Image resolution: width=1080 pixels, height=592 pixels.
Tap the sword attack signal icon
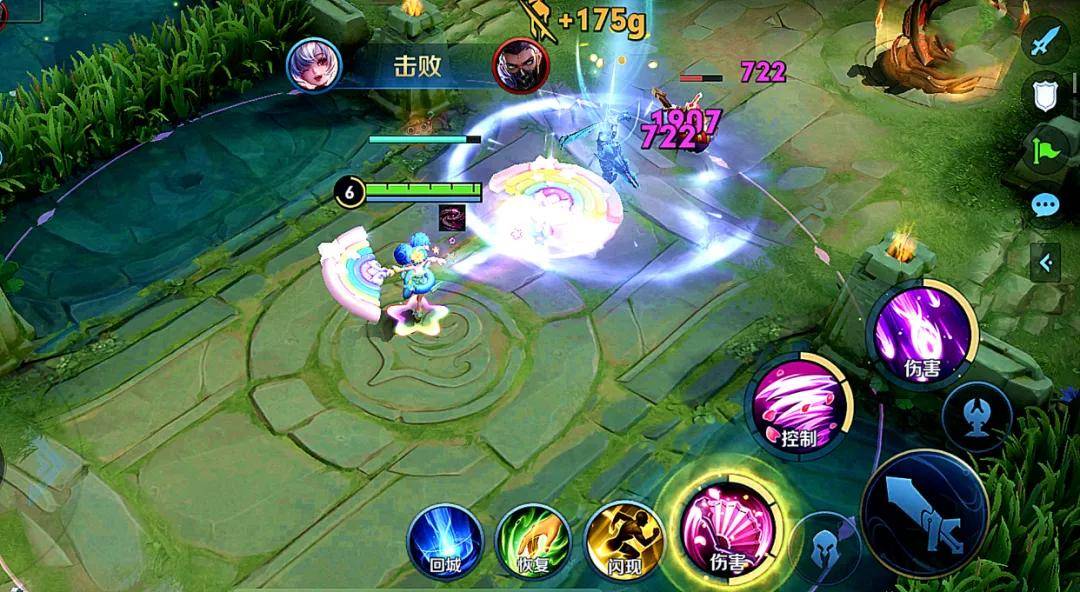click(1047, 42)
